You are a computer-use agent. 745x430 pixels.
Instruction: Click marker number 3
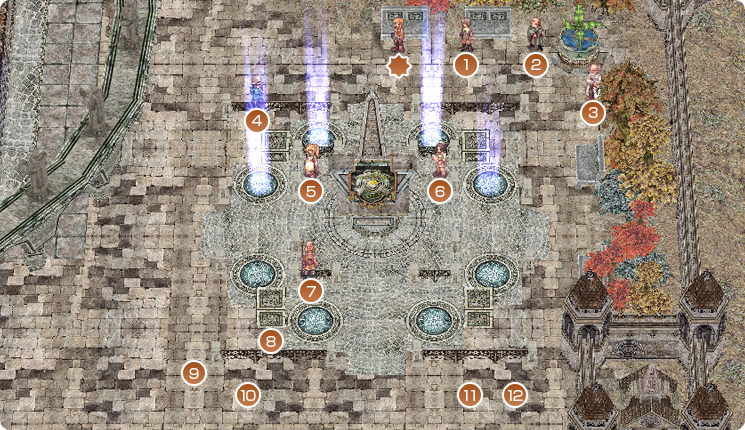593,112
